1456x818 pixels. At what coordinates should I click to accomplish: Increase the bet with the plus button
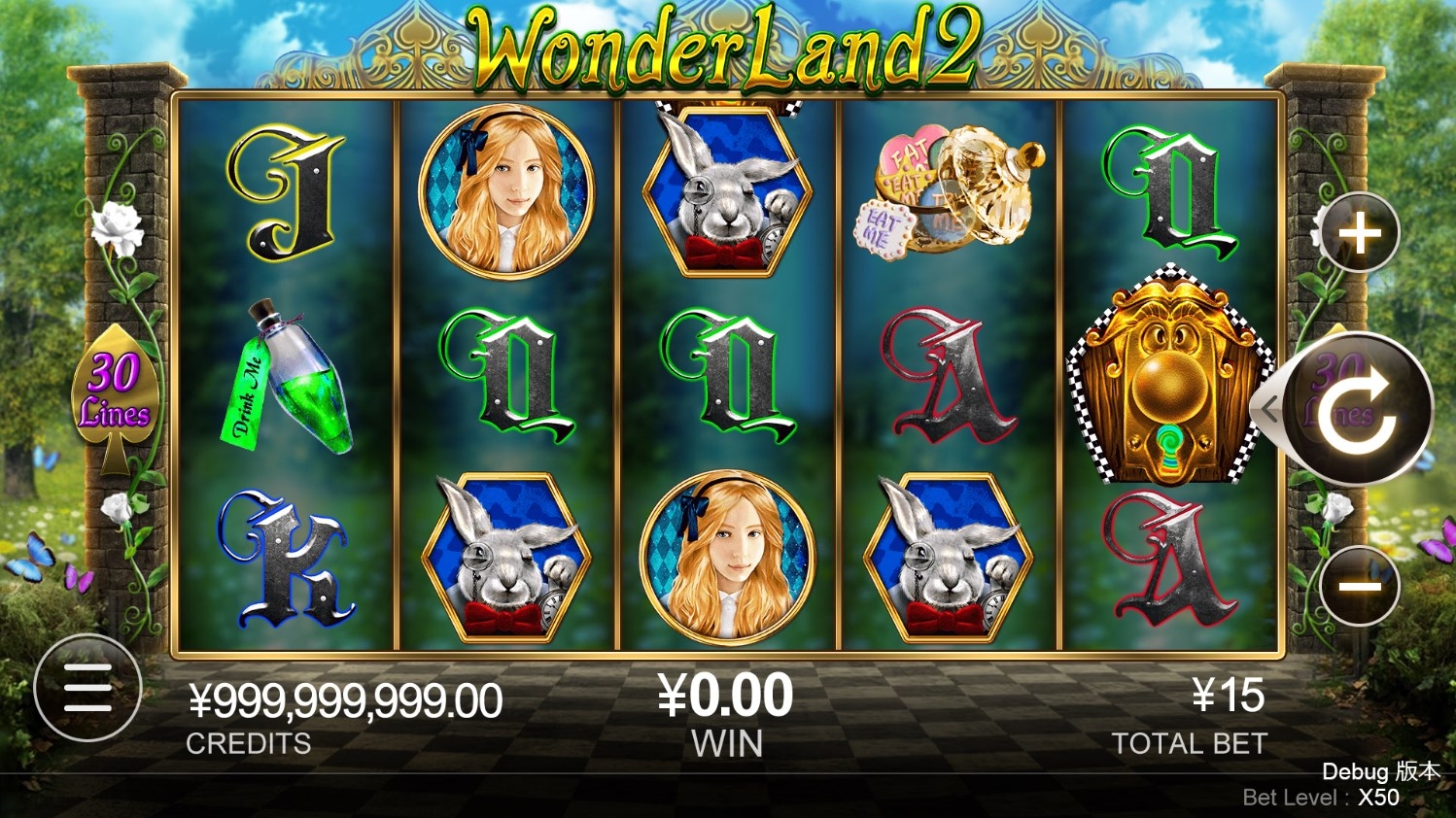pos(1359,234)
